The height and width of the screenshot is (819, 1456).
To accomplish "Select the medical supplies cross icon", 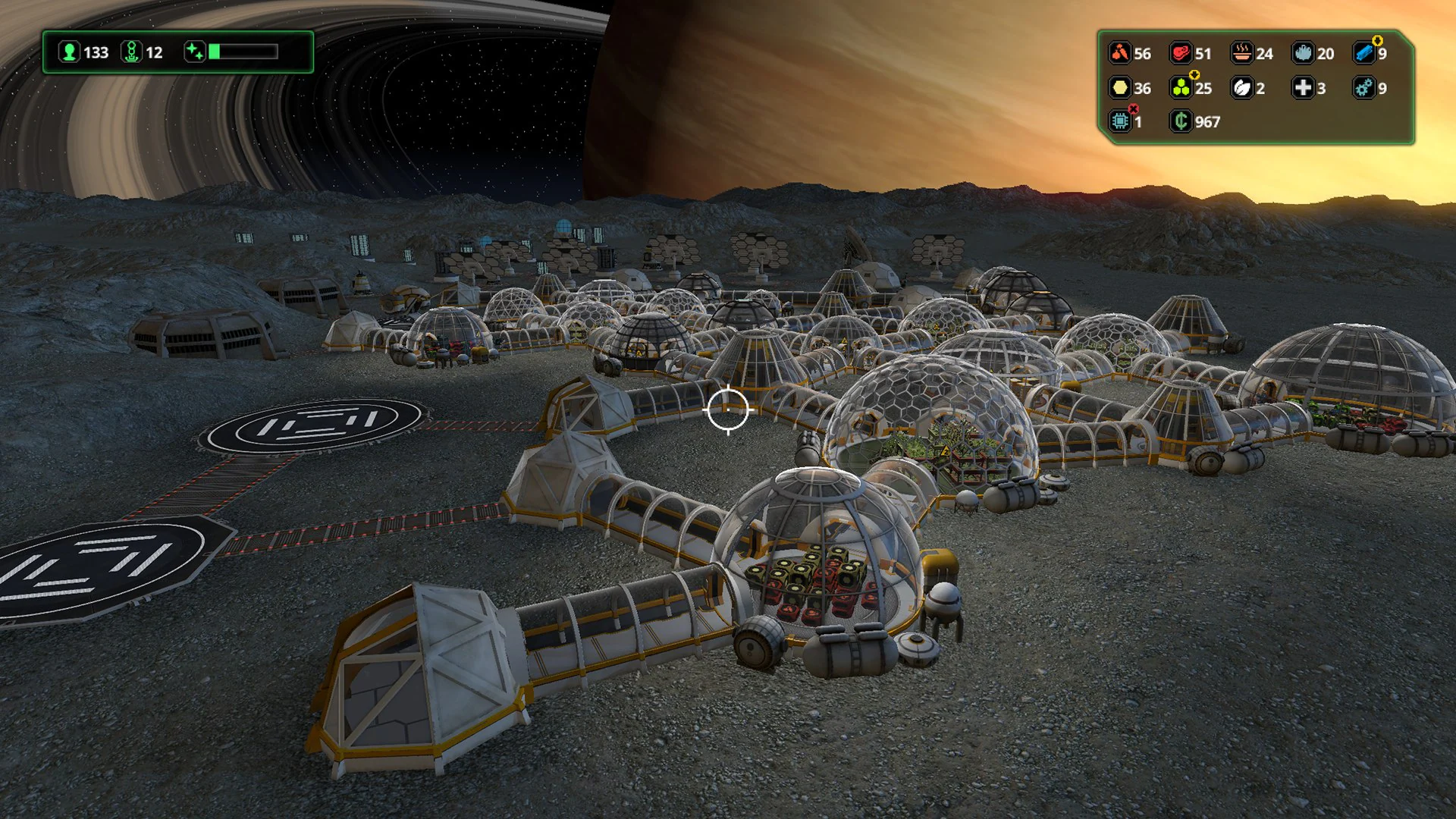I will (x=1303, y=89).
